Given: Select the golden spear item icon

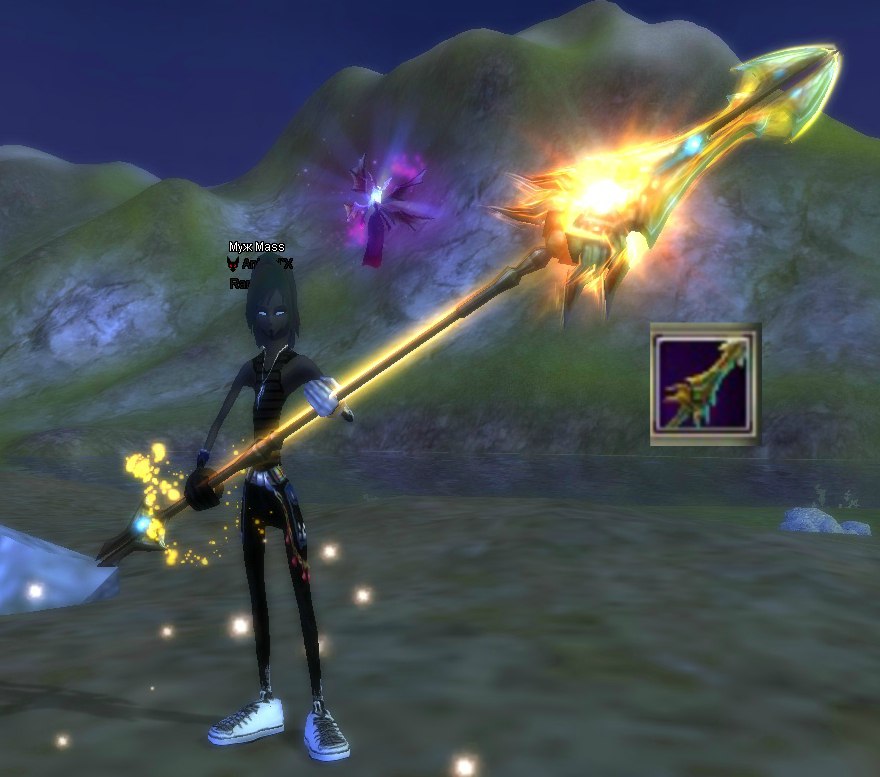Looking at the screenshot, I should 704,384.
